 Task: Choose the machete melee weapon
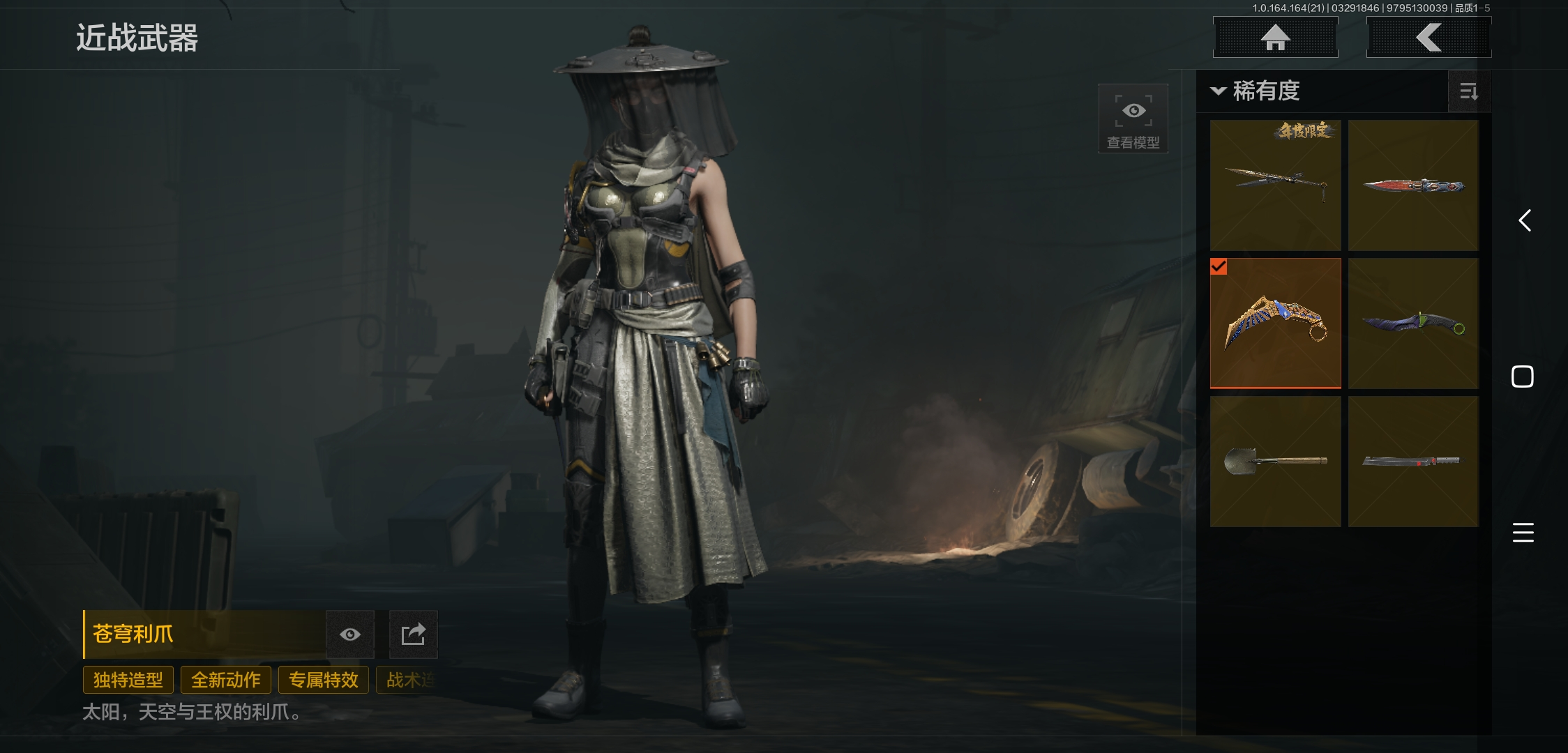pos(1413,461)
